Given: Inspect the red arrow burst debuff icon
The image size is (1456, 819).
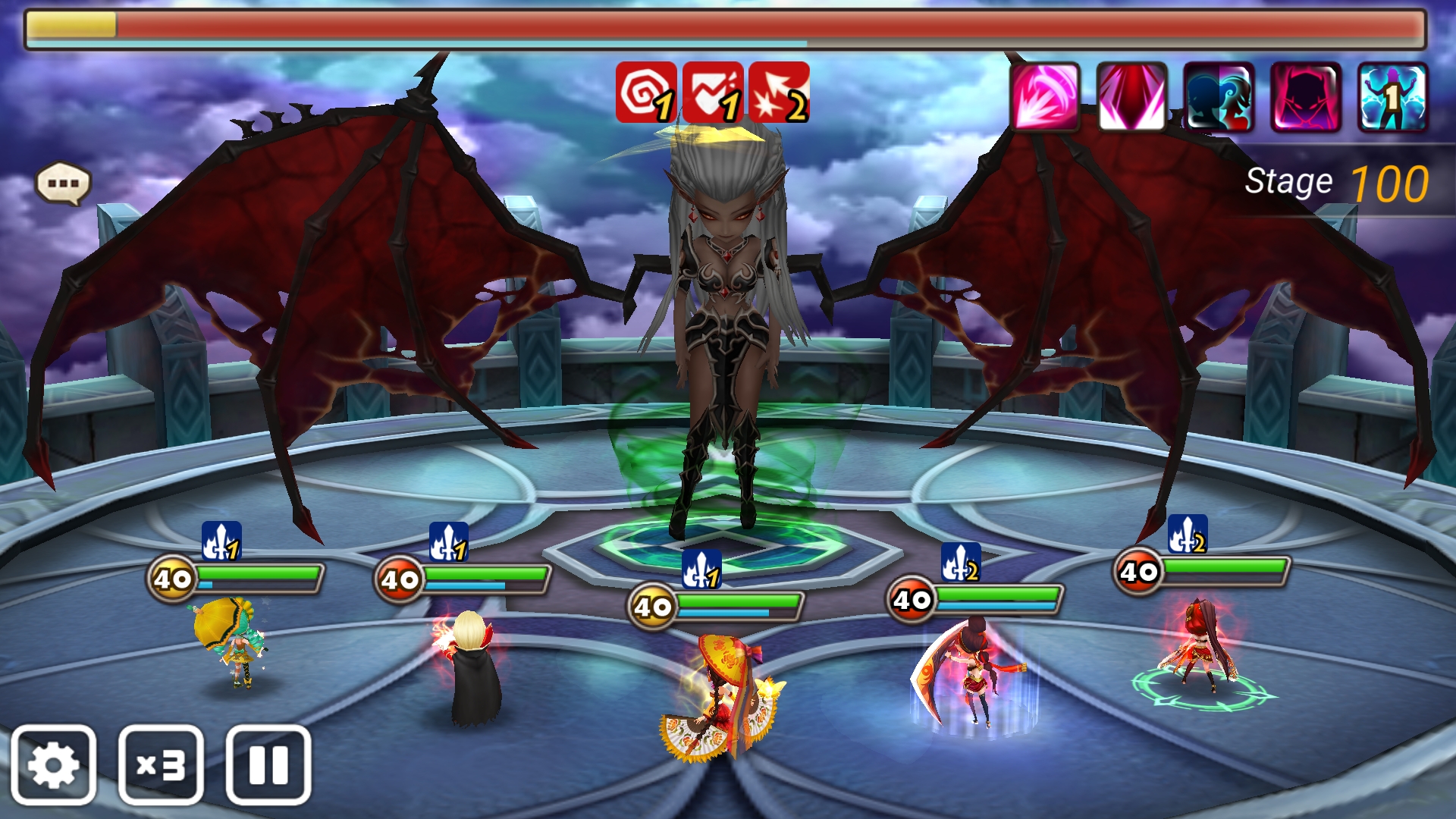Looking at the screenshot, I should coord(779,92).
